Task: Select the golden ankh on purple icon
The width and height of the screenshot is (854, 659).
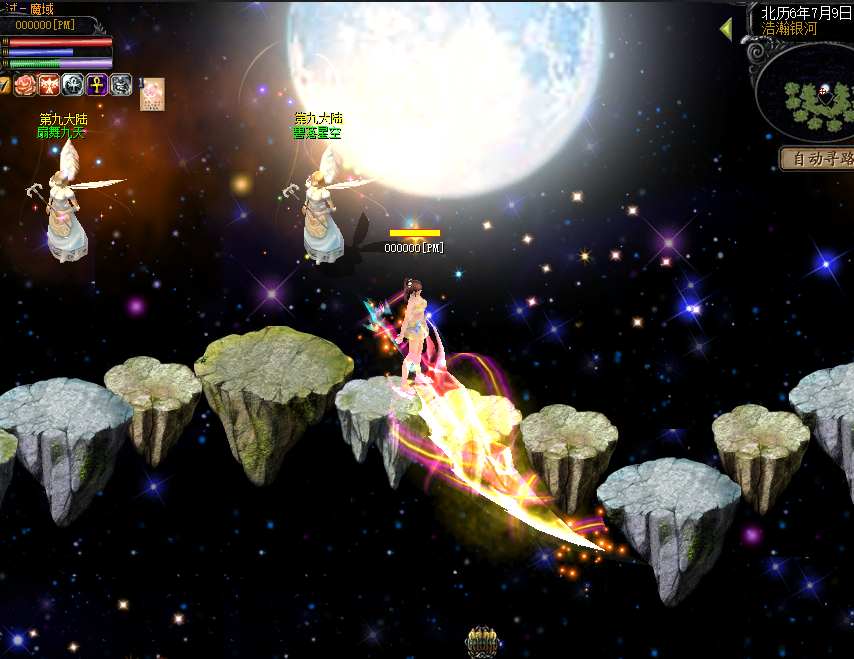Action: (x=97, y=85)
